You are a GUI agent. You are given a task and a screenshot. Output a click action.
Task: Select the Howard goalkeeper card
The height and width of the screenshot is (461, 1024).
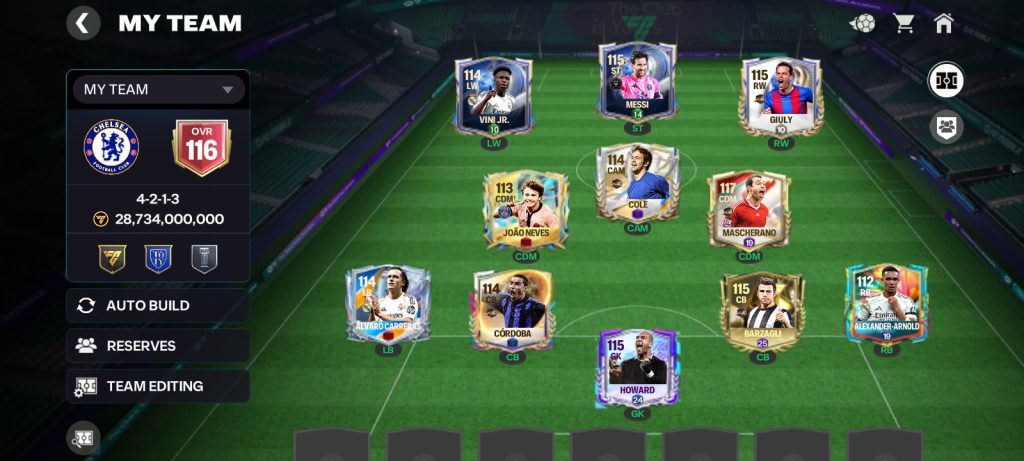click(638, 368)
